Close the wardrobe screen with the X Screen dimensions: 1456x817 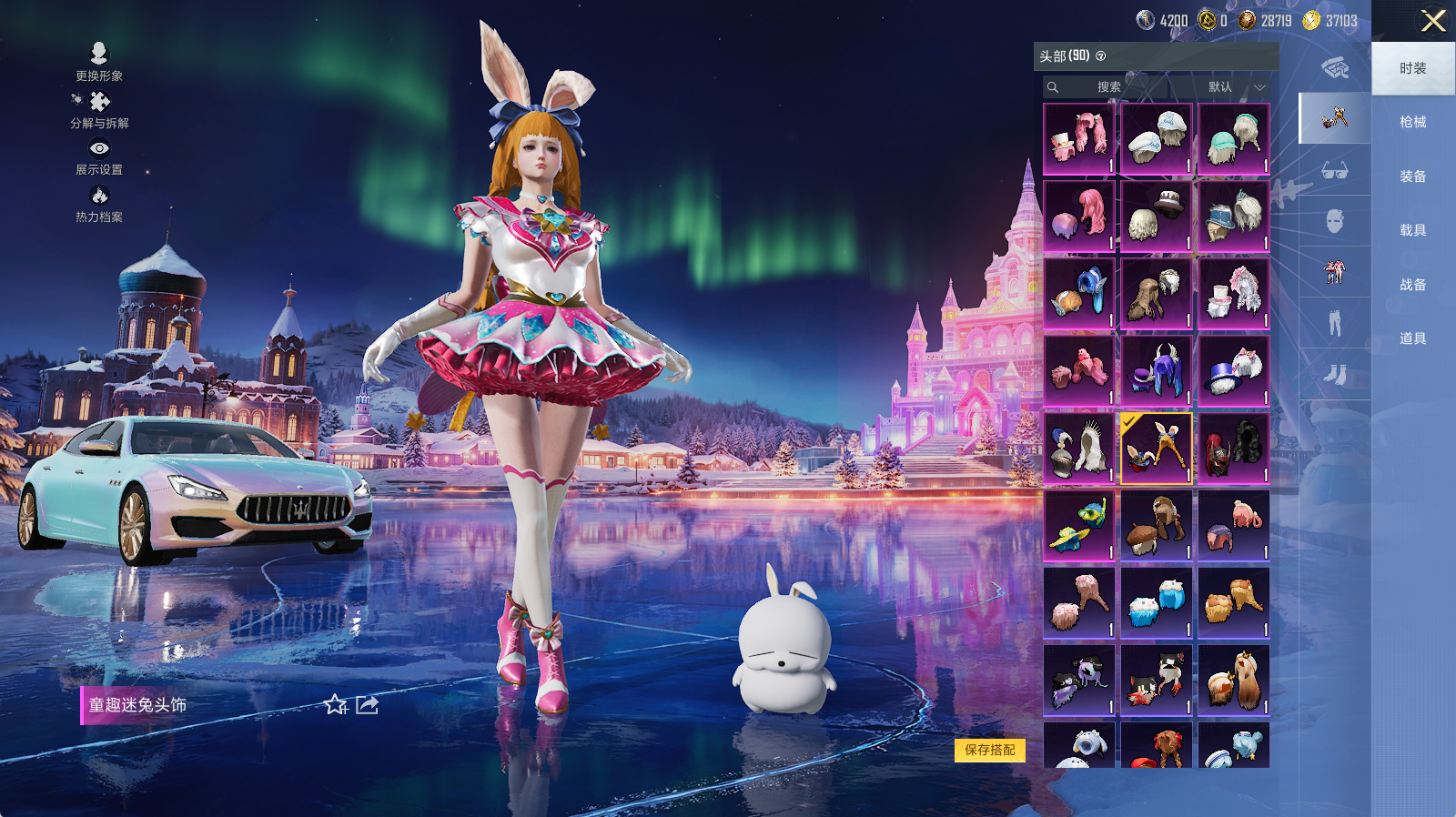pyautogui.click(x=1433, y=21)
